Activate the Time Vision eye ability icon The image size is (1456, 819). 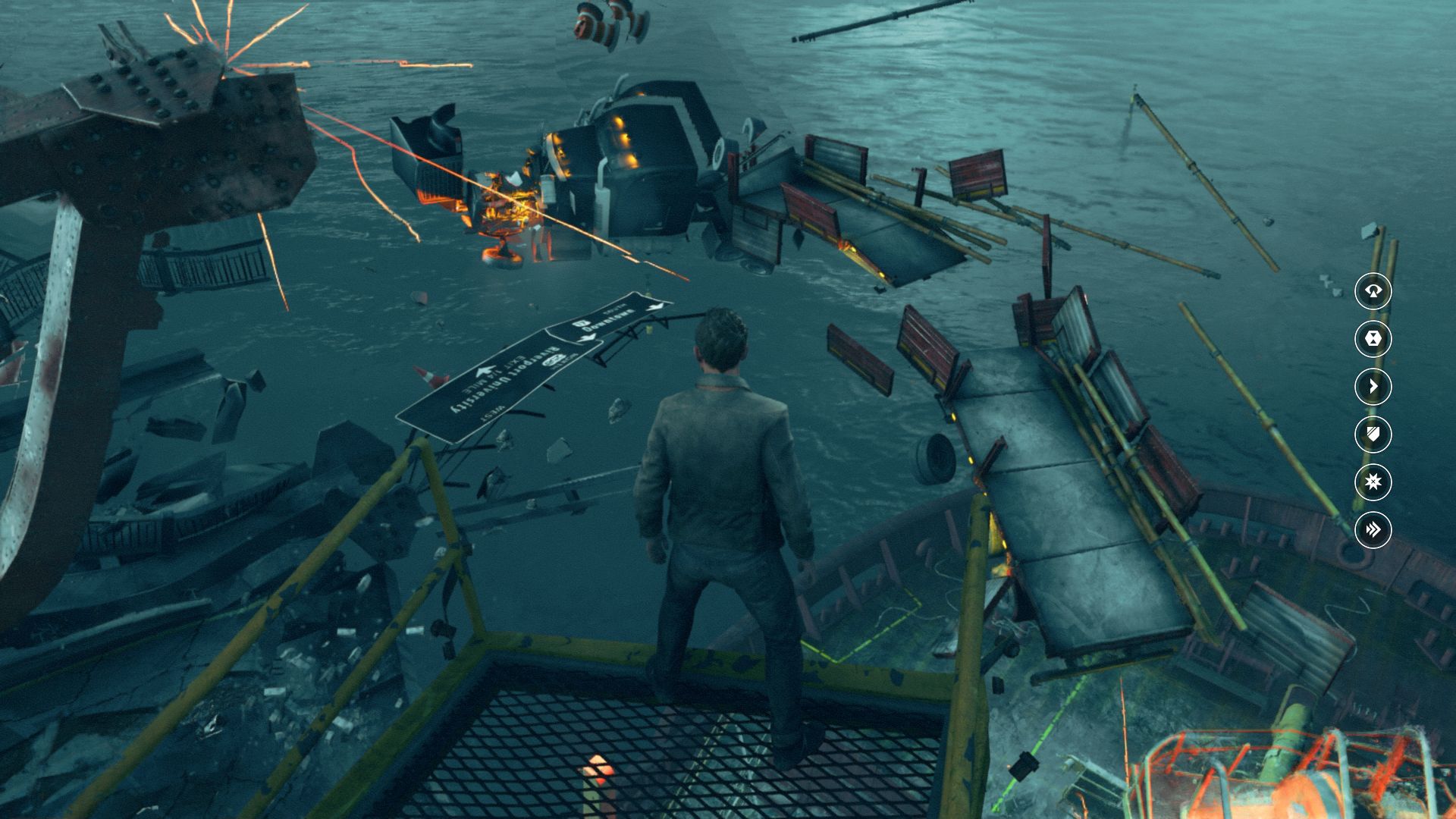click(x=1373, y=291)
